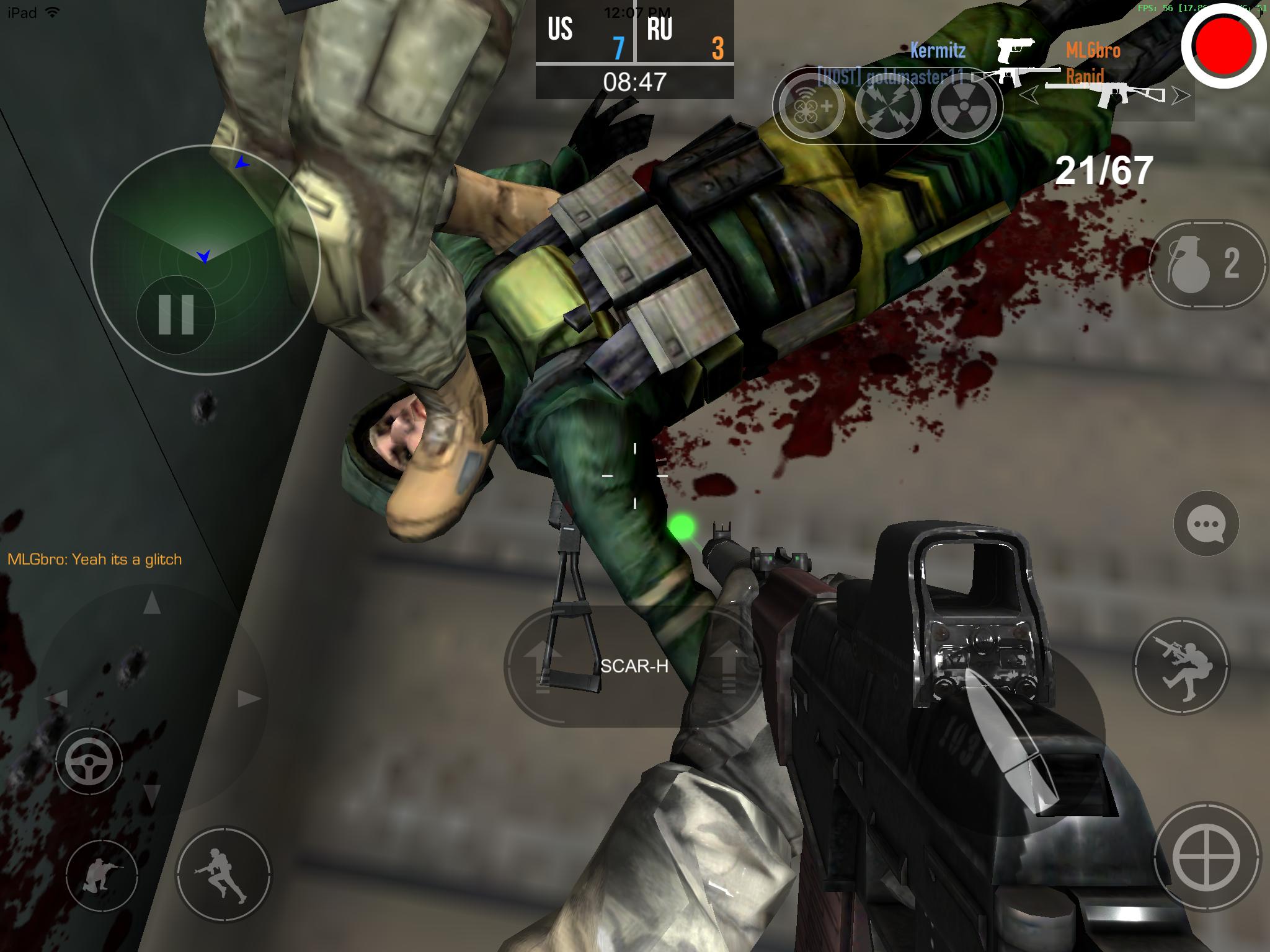Activate the lightning EMP killstreak
Image resolution: width=1270 pixels, height=952 pixels.
click(x=888, y=107)
